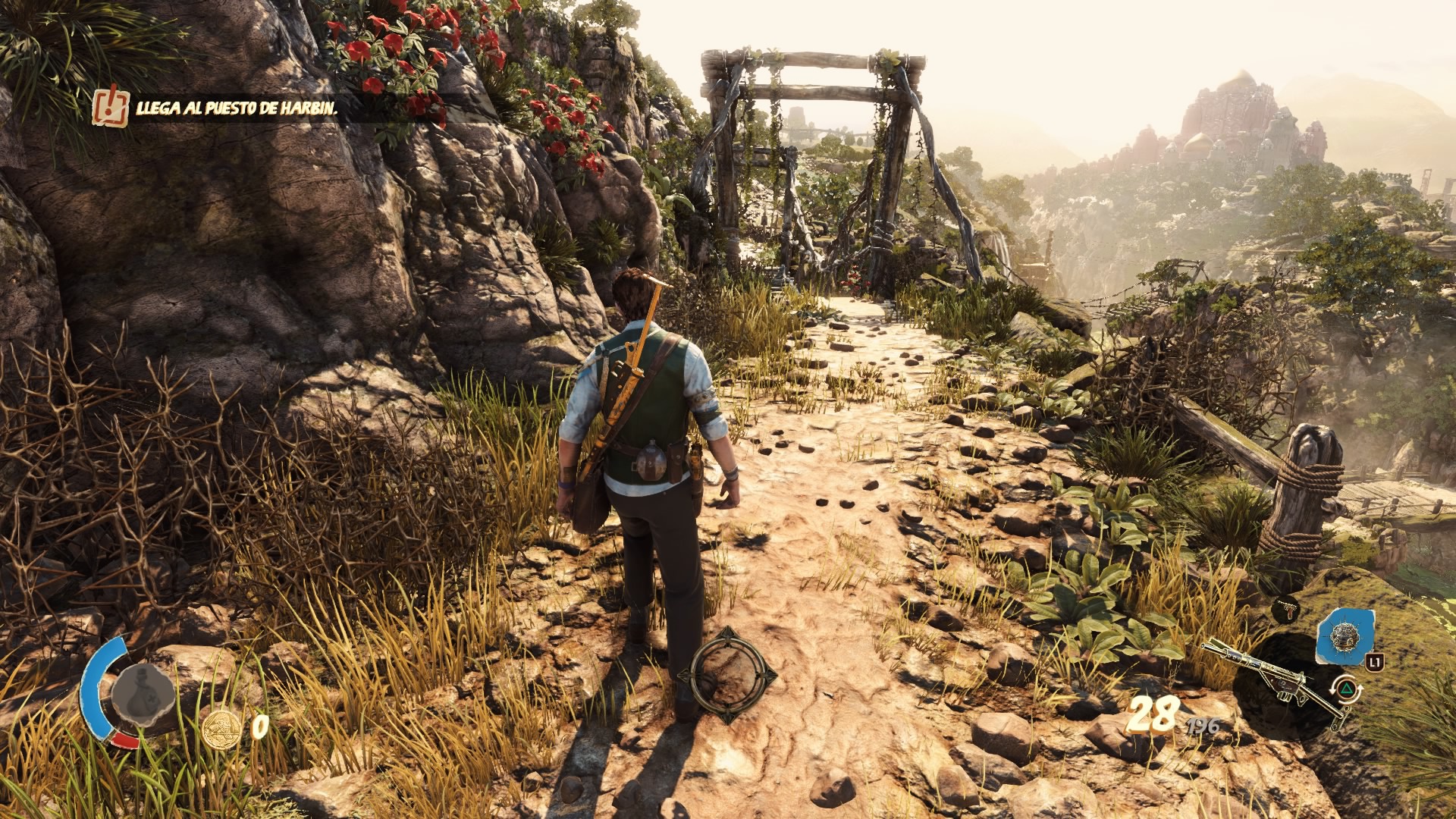Viewport: 1456px width, 819px height.
Task: Click the compass ring at the character's feet
Action: (728, 674)
